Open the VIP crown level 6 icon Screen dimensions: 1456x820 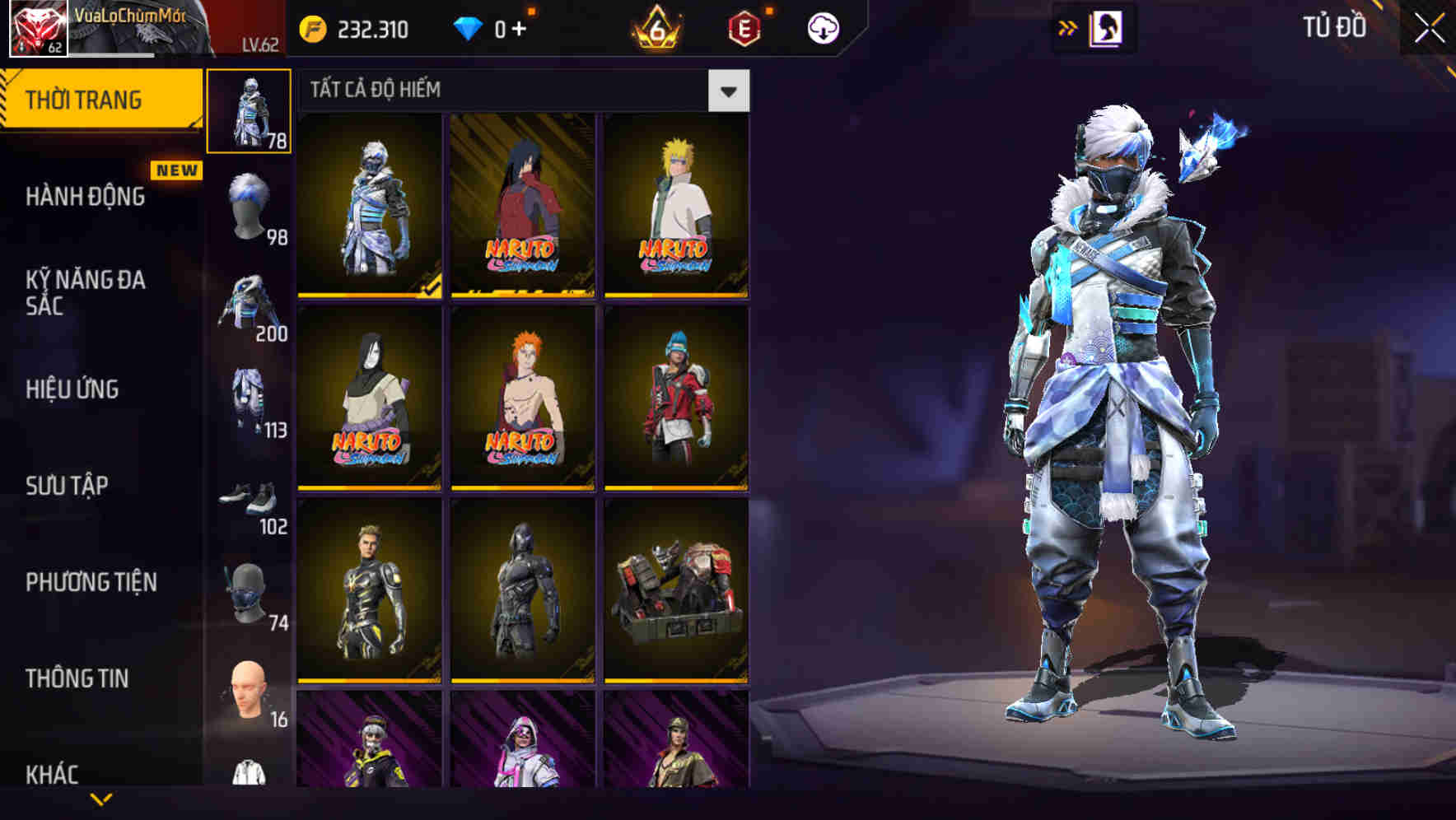655,27
